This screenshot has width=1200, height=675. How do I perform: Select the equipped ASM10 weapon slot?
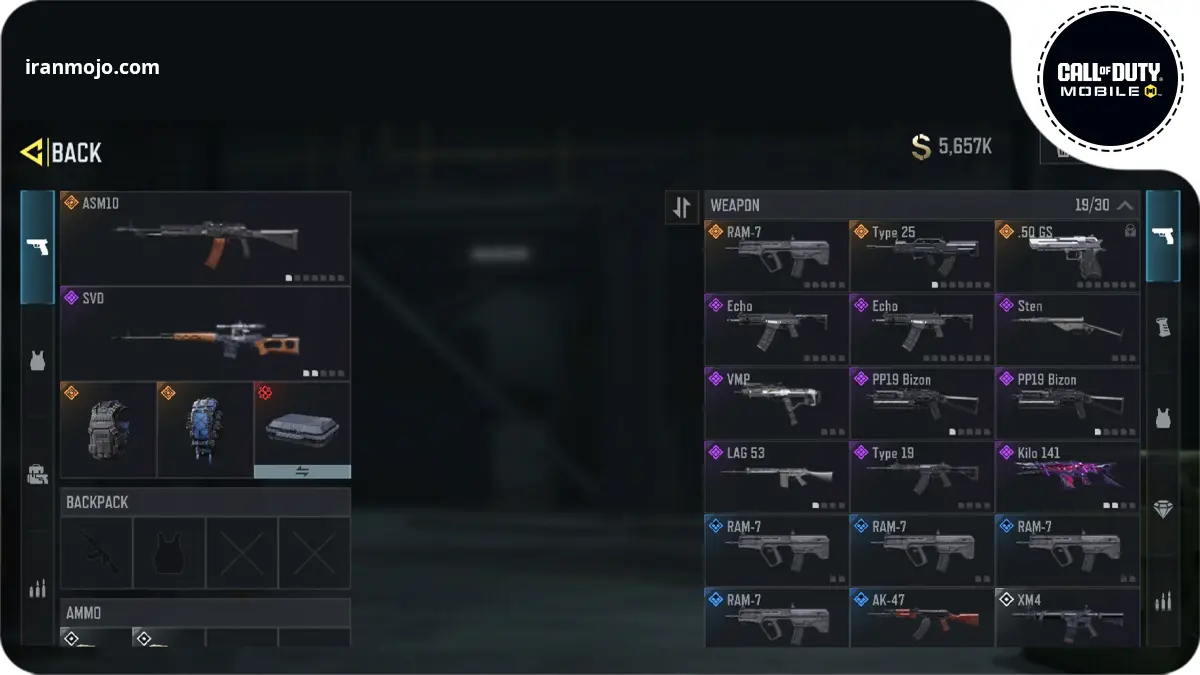pos(205,238)
